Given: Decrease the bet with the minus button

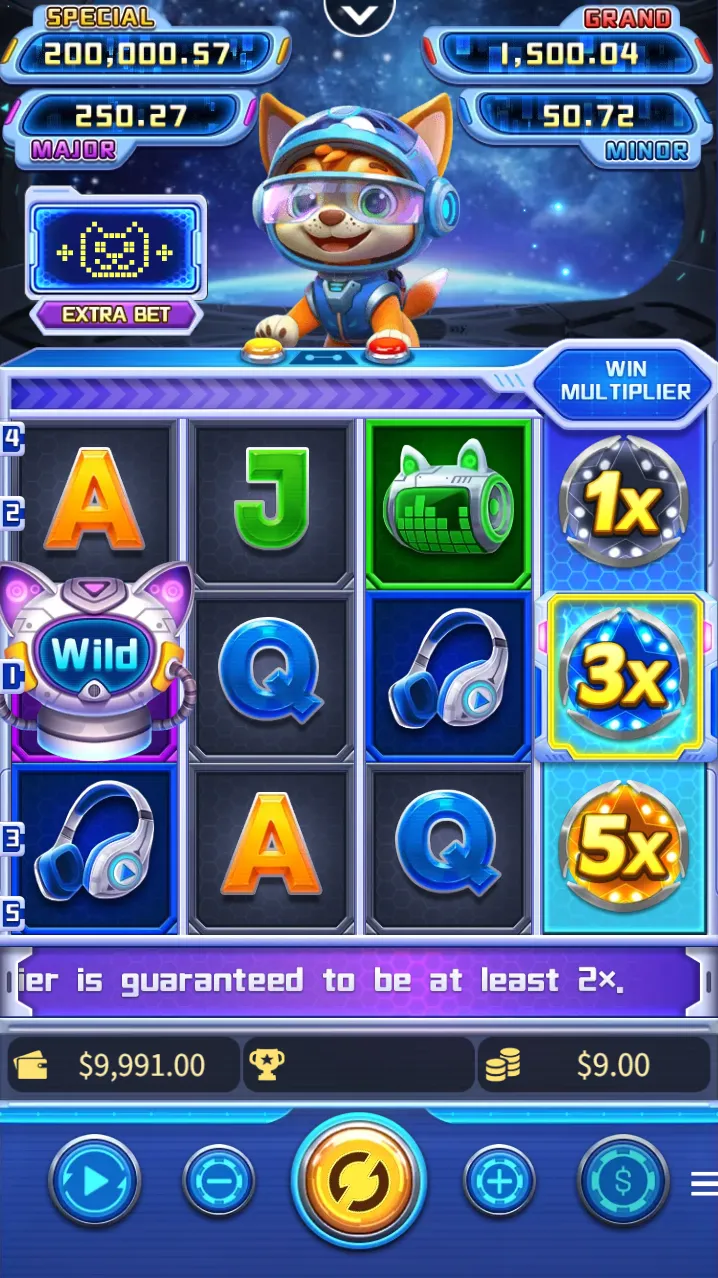Looking at the screenshot, I should pyautogui.click(x=219, y=1182).
